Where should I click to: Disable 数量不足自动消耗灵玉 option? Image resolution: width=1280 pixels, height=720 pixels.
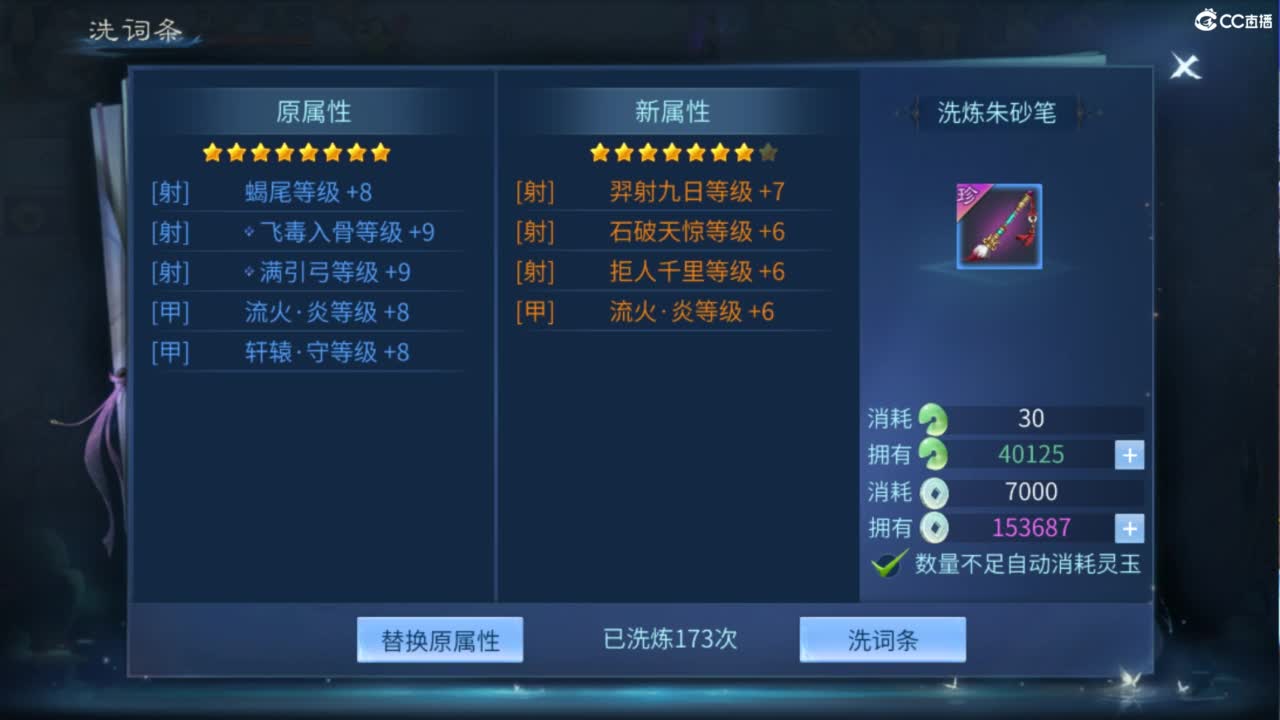(885, 563)
